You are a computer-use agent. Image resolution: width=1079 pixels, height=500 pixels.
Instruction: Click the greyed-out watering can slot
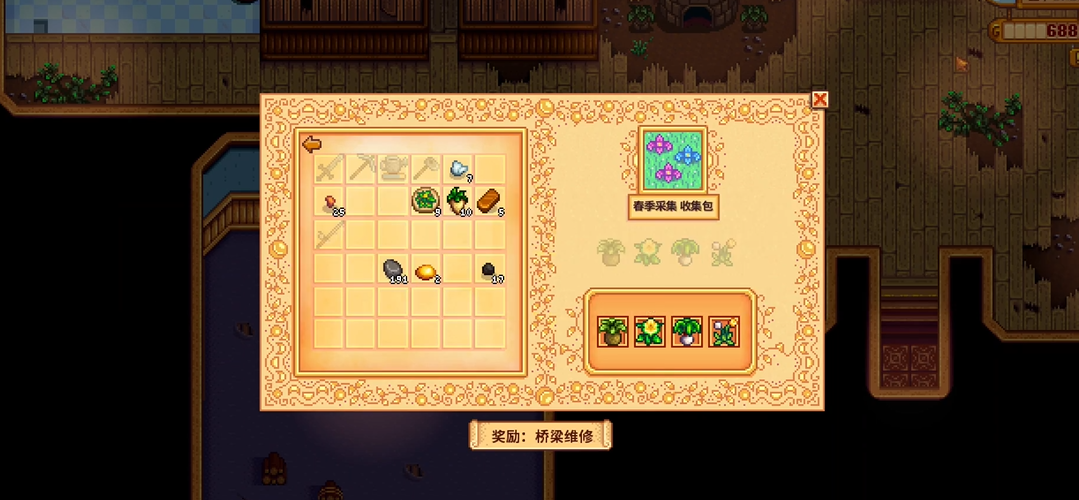click(394, 168)
